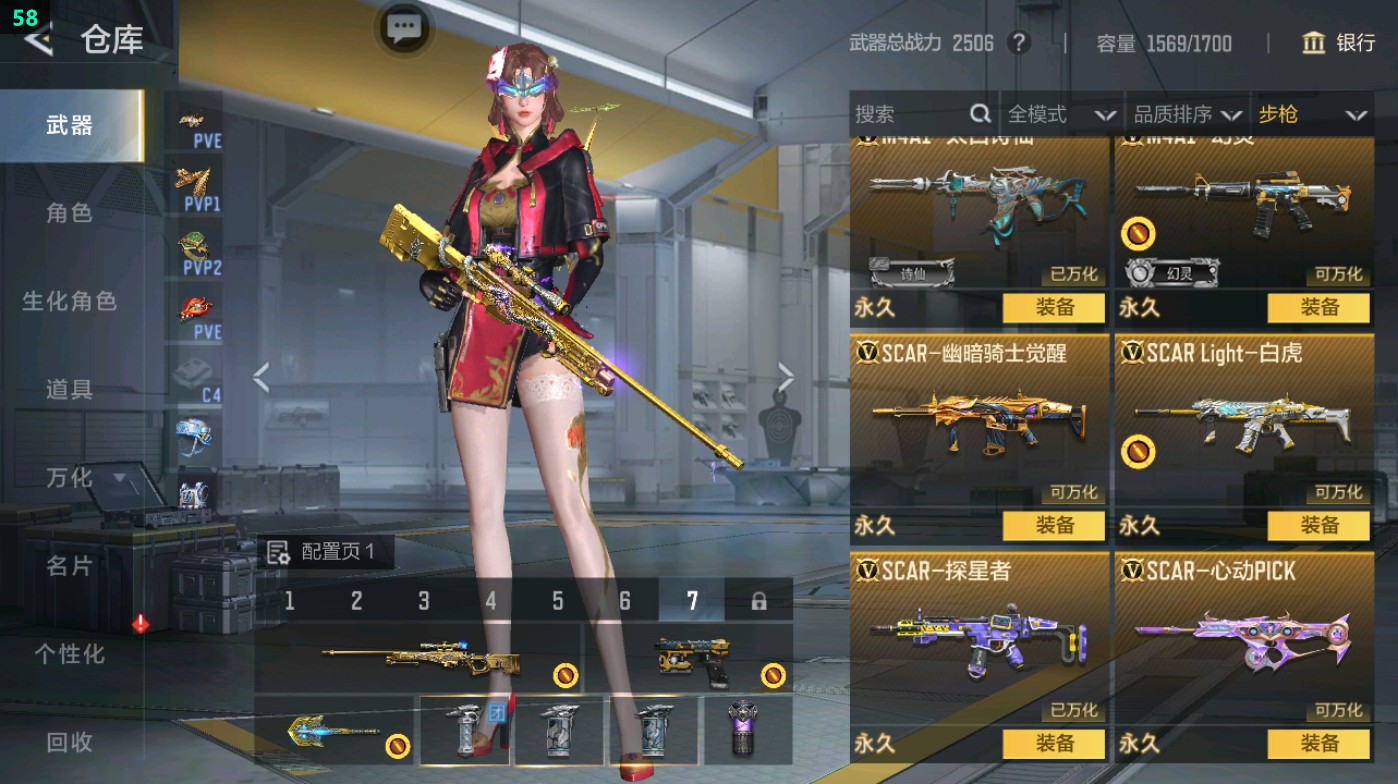Switch to the 生化角色 tab
Image resolution: width=1398 pixels, height=784 pixels.
pos(70,301)
